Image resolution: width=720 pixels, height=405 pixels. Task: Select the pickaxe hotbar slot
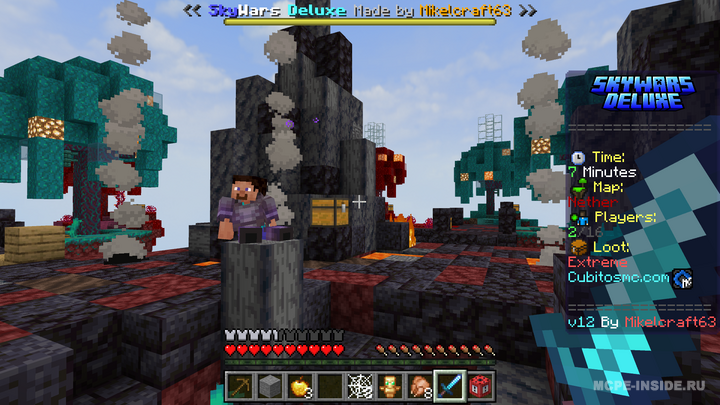pos(240,385)
